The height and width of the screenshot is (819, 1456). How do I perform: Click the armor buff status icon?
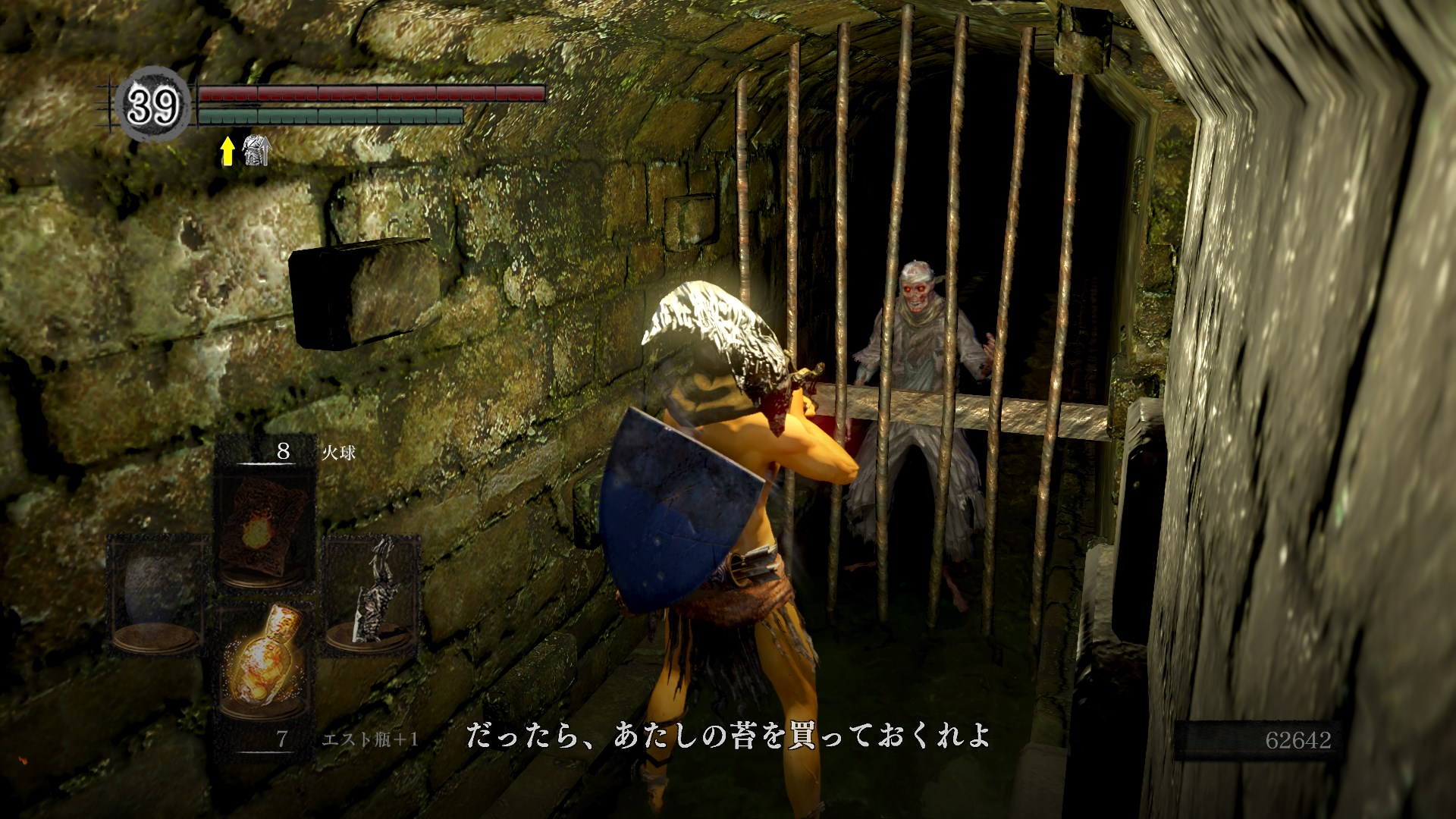click(255, 152)
